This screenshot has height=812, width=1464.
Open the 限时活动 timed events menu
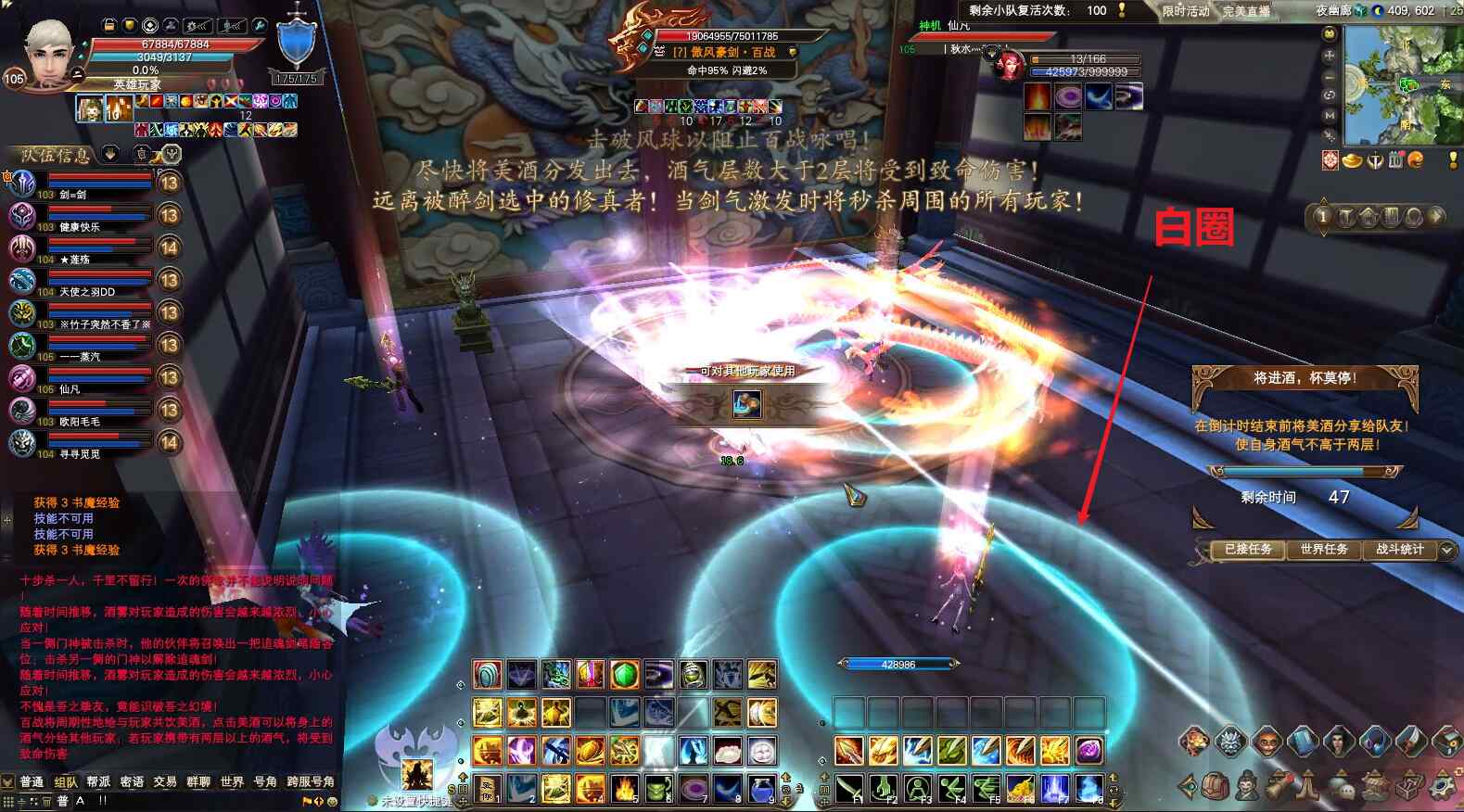click(x=1186, y=11)
